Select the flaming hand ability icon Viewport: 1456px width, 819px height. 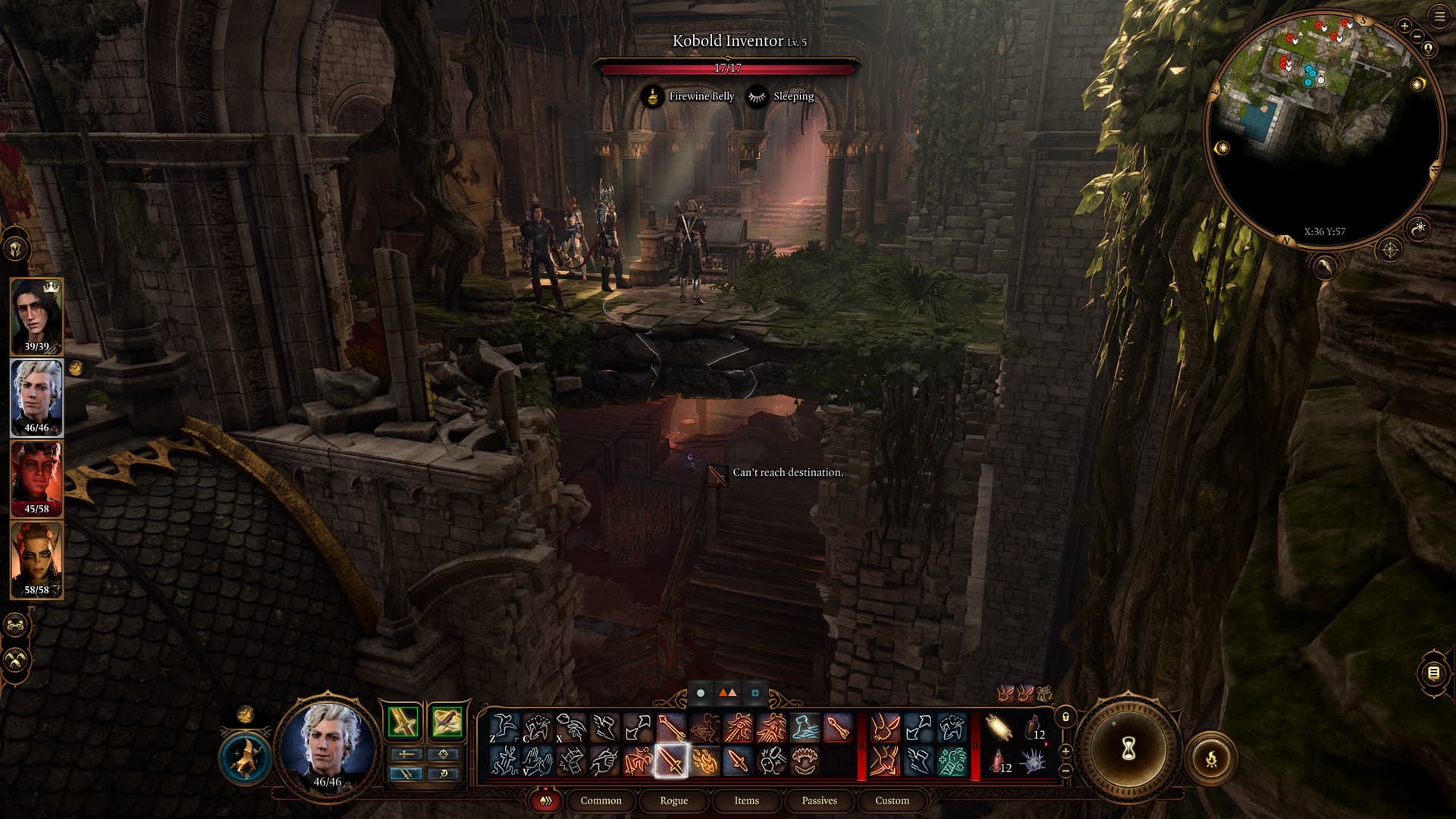coord(704,761)
